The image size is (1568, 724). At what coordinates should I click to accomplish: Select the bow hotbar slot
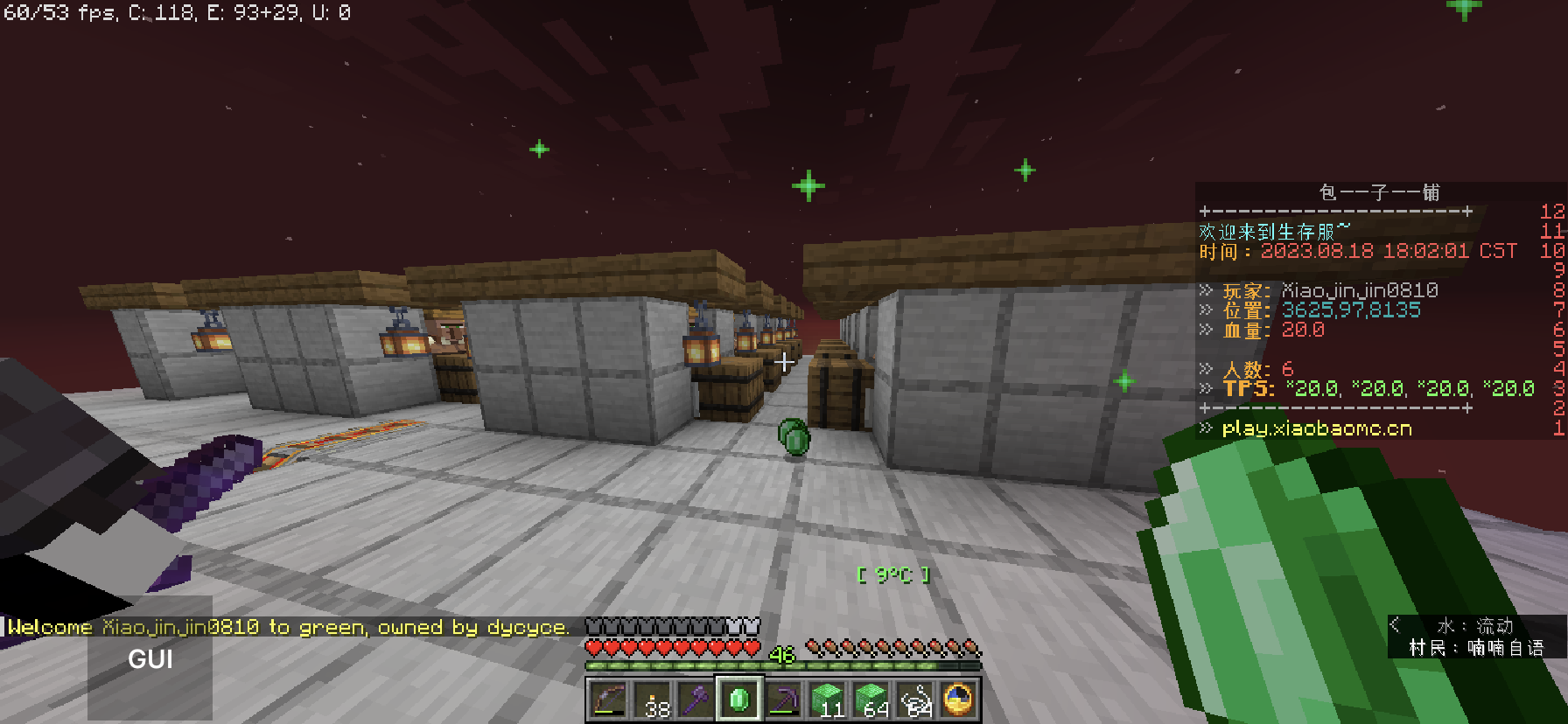[609, 700]
